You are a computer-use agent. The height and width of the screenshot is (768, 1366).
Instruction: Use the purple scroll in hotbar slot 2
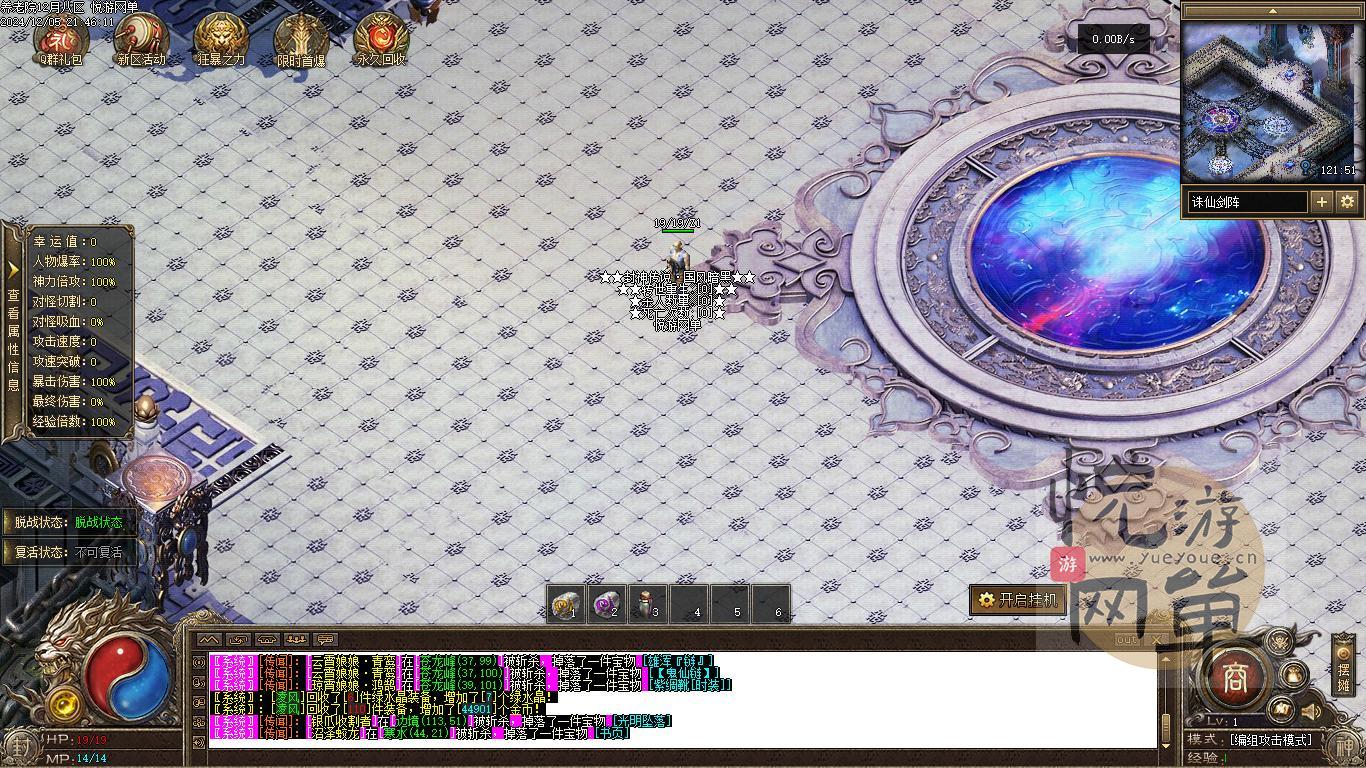coord(607,605)
